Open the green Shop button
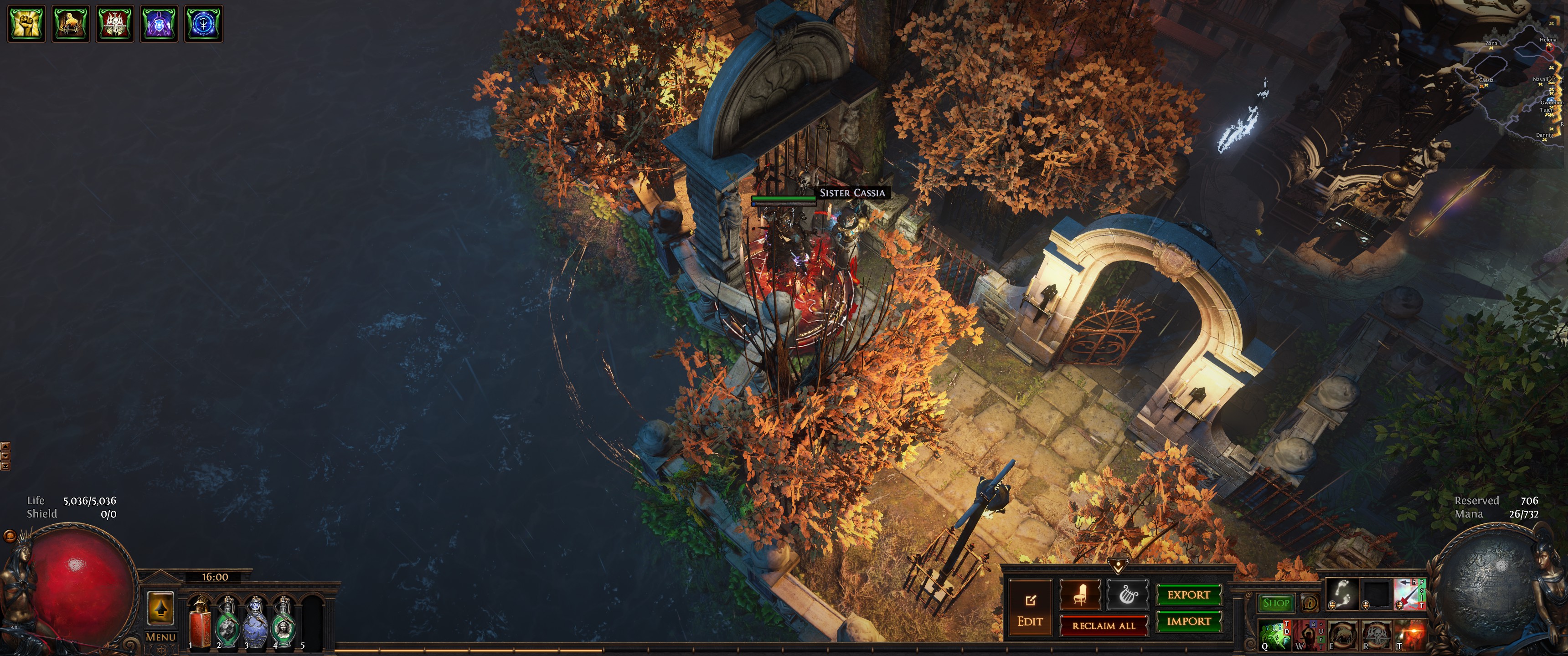 pos(1275,603)
